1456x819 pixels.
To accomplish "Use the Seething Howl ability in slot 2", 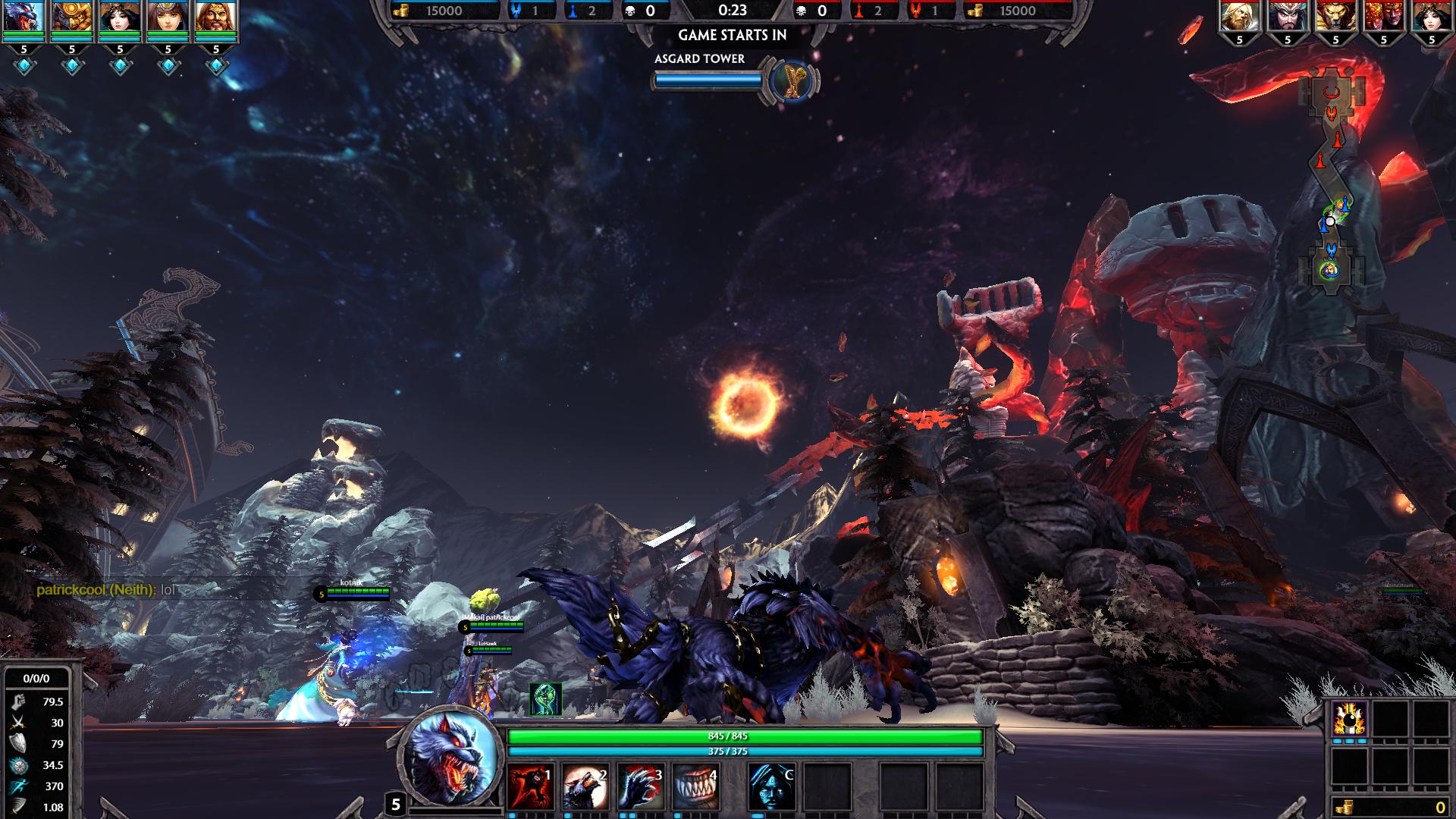I will pyautogui.click(x=586, y=786).
